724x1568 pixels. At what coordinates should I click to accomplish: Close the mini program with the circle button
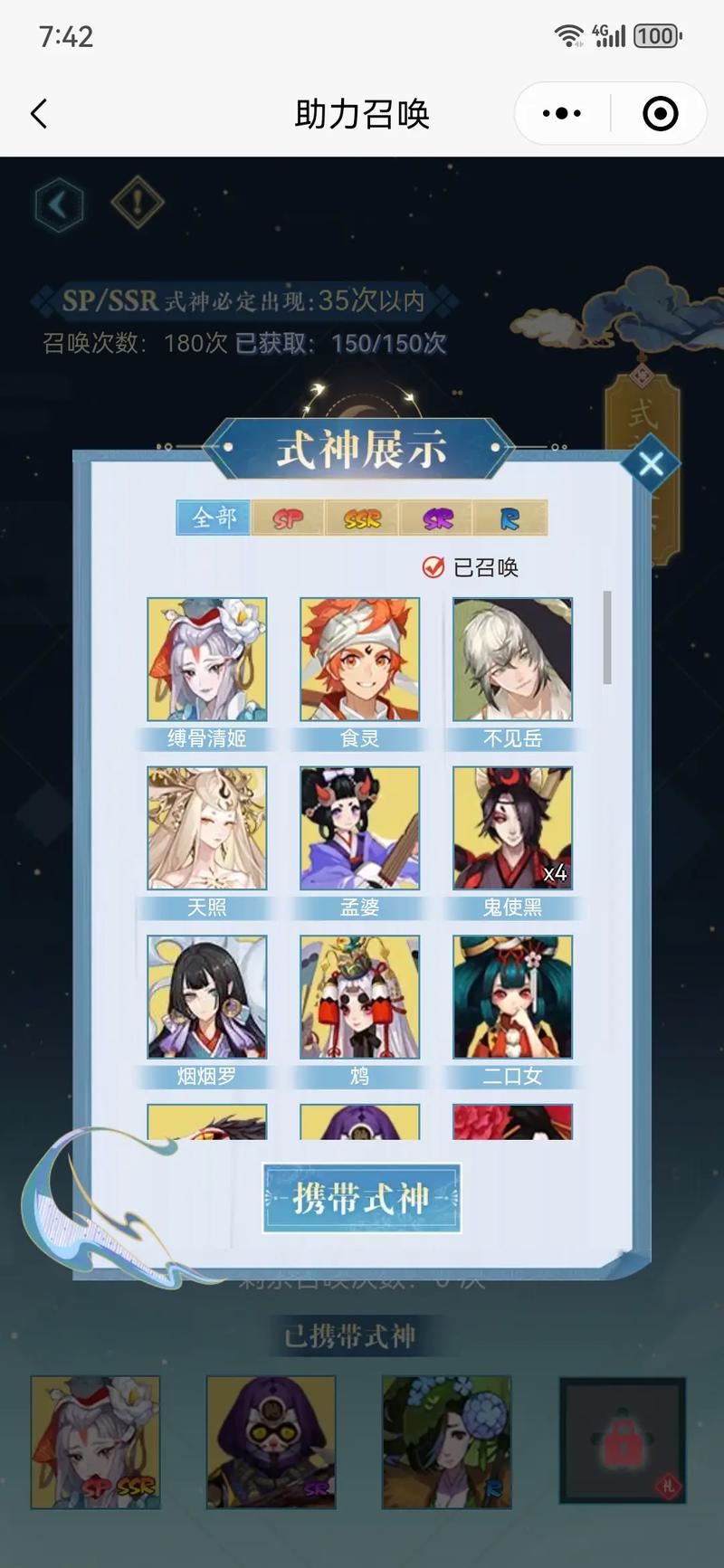[660, 114]
